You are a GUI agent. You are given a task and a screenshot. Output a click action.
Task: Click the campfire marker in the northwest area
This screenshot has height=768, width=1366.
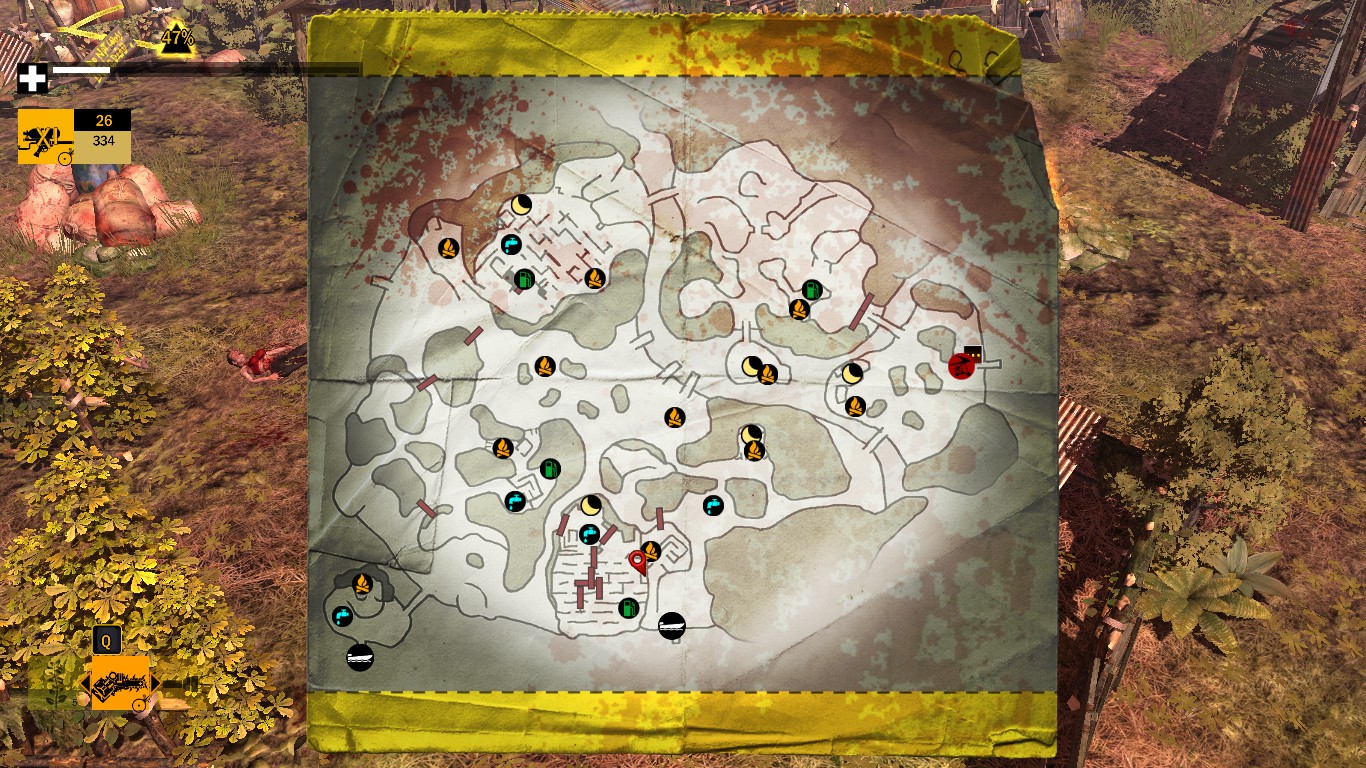450,248
